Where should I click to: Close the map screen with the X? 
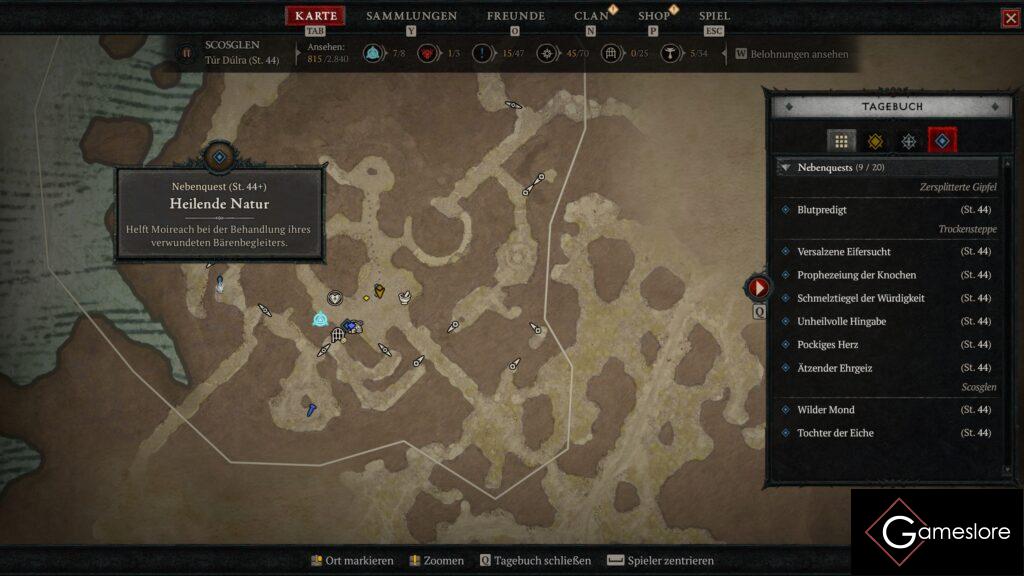1011,18
